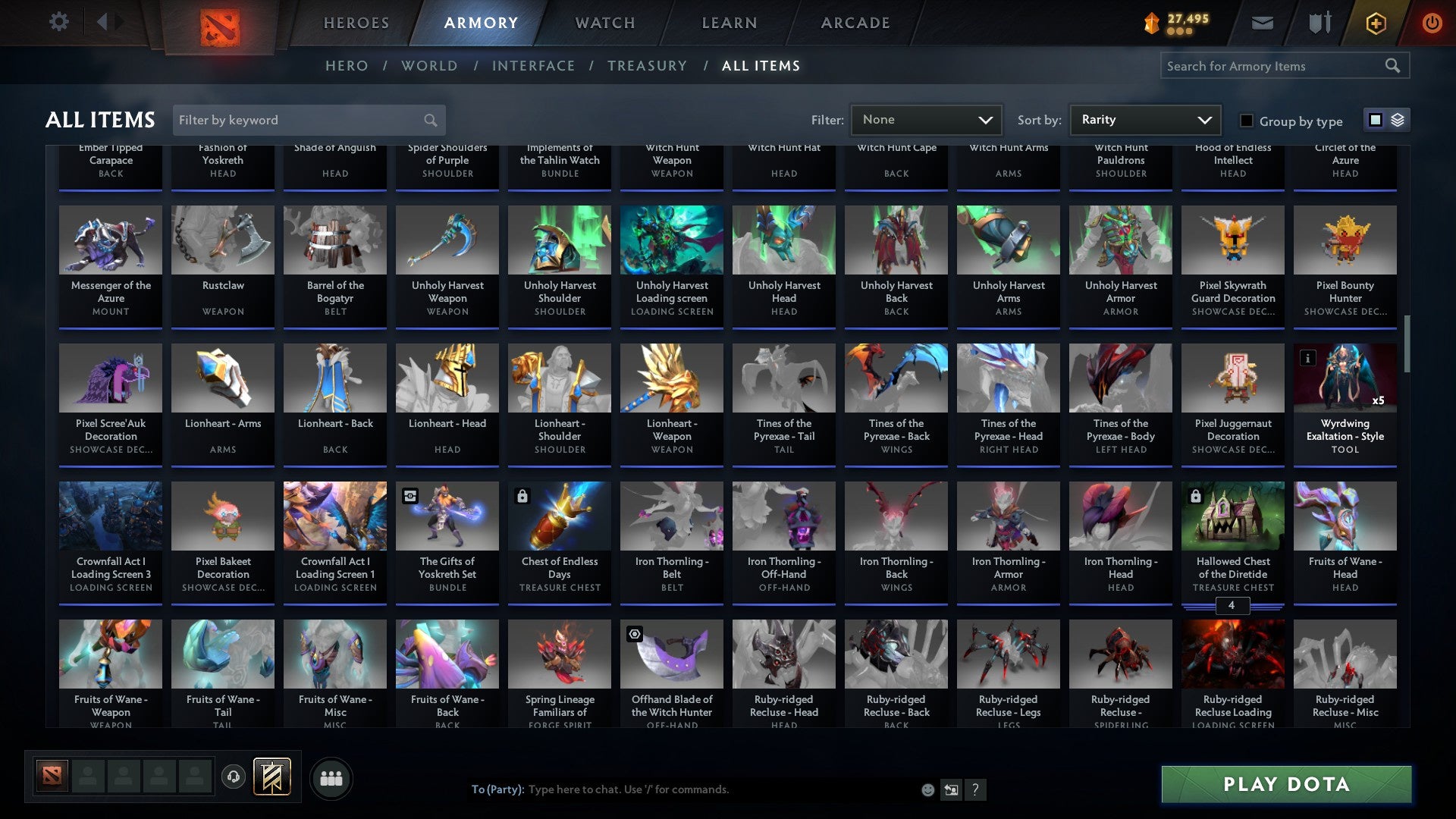1456x819 pixels.
Task: Click the guild banner icon next to party slots
Action: pos(271,777)
